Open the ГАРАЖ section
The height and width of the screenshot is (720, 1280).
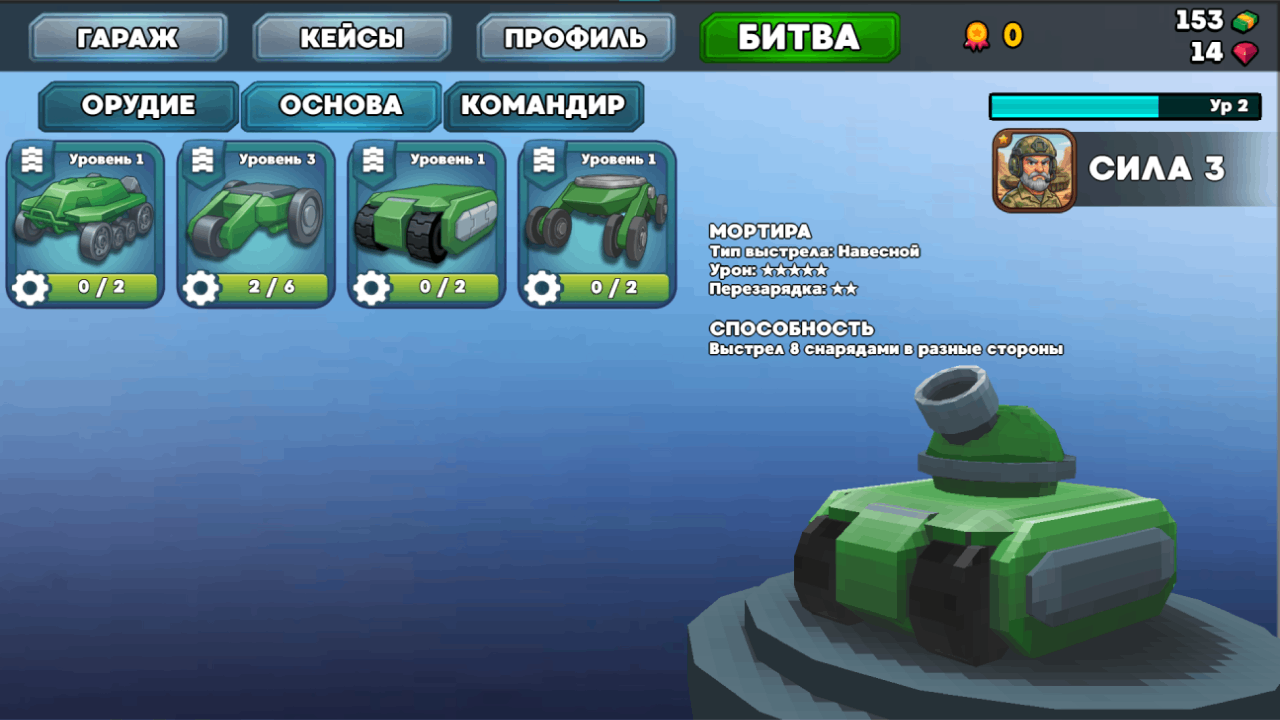pos(127,37)
